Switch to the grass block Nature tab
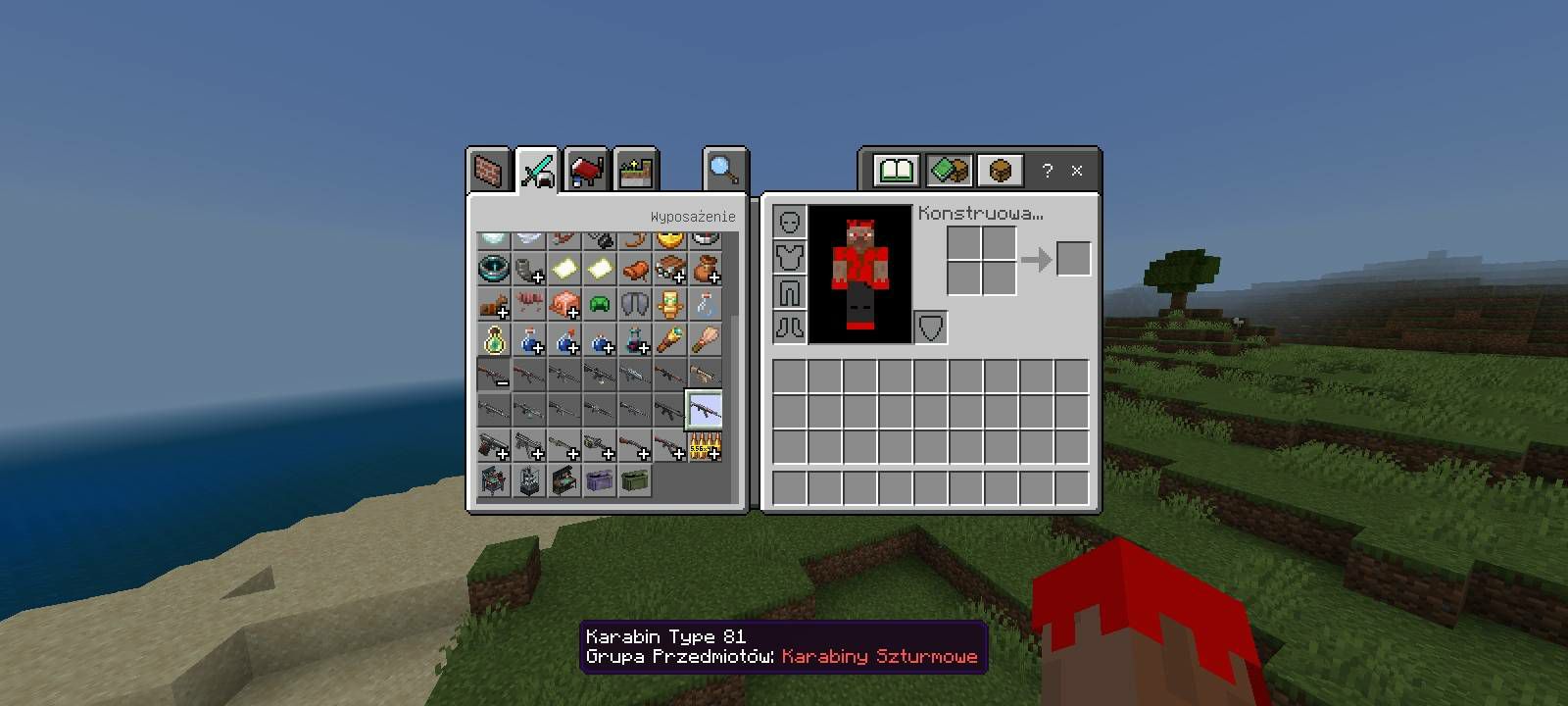 tap(635, 172)
